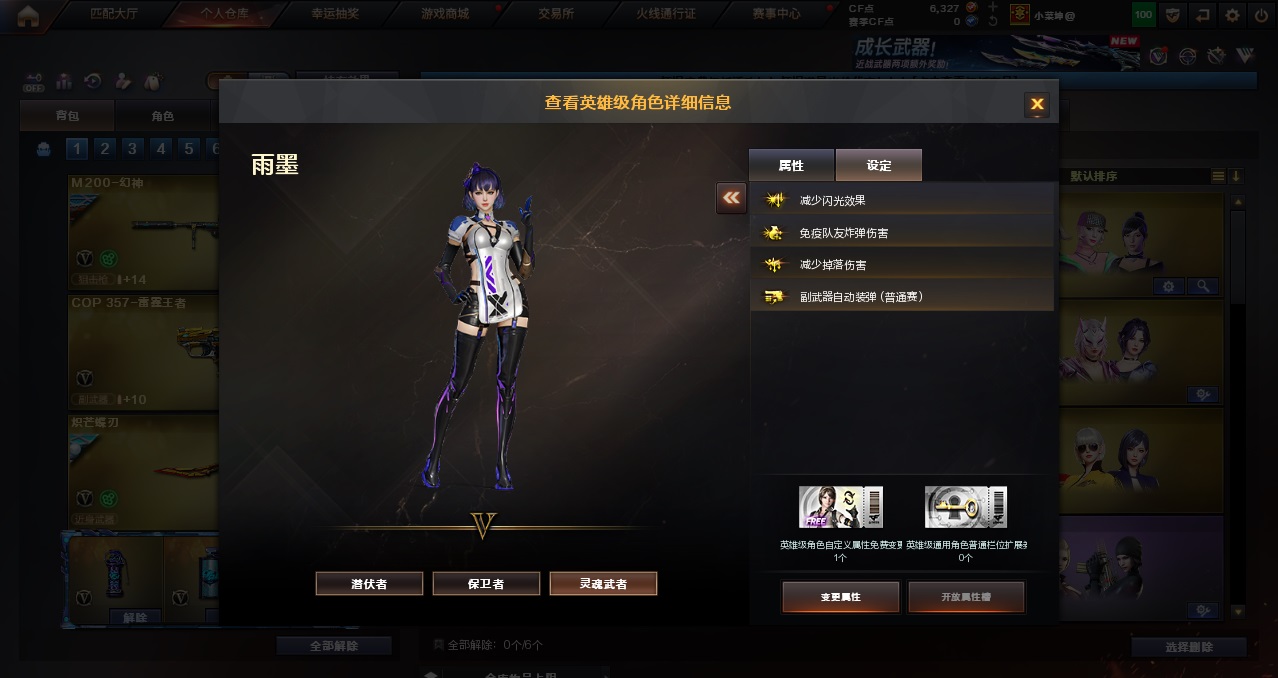
Task: Click the 开放属性槽 button
Action: pyautogui.click(x=967, y=596)
